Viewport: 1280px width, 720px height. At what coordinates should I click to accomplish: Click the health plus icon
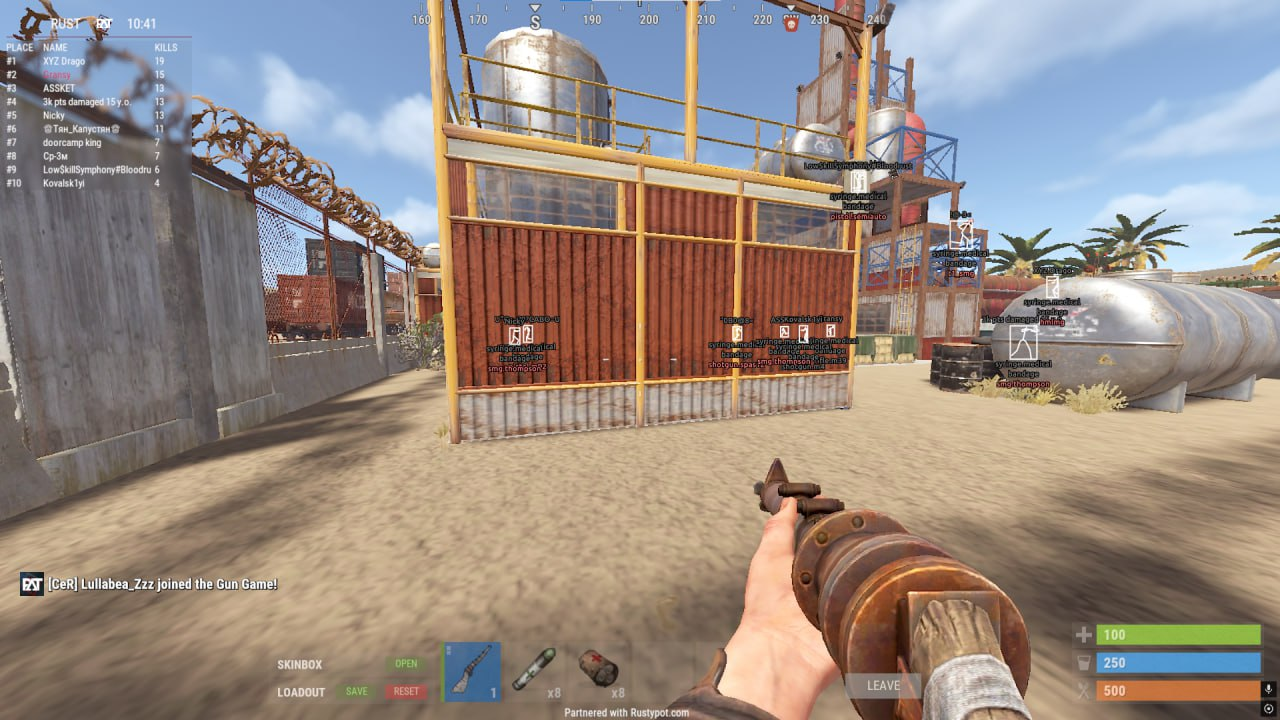(x=1084, y=634)
